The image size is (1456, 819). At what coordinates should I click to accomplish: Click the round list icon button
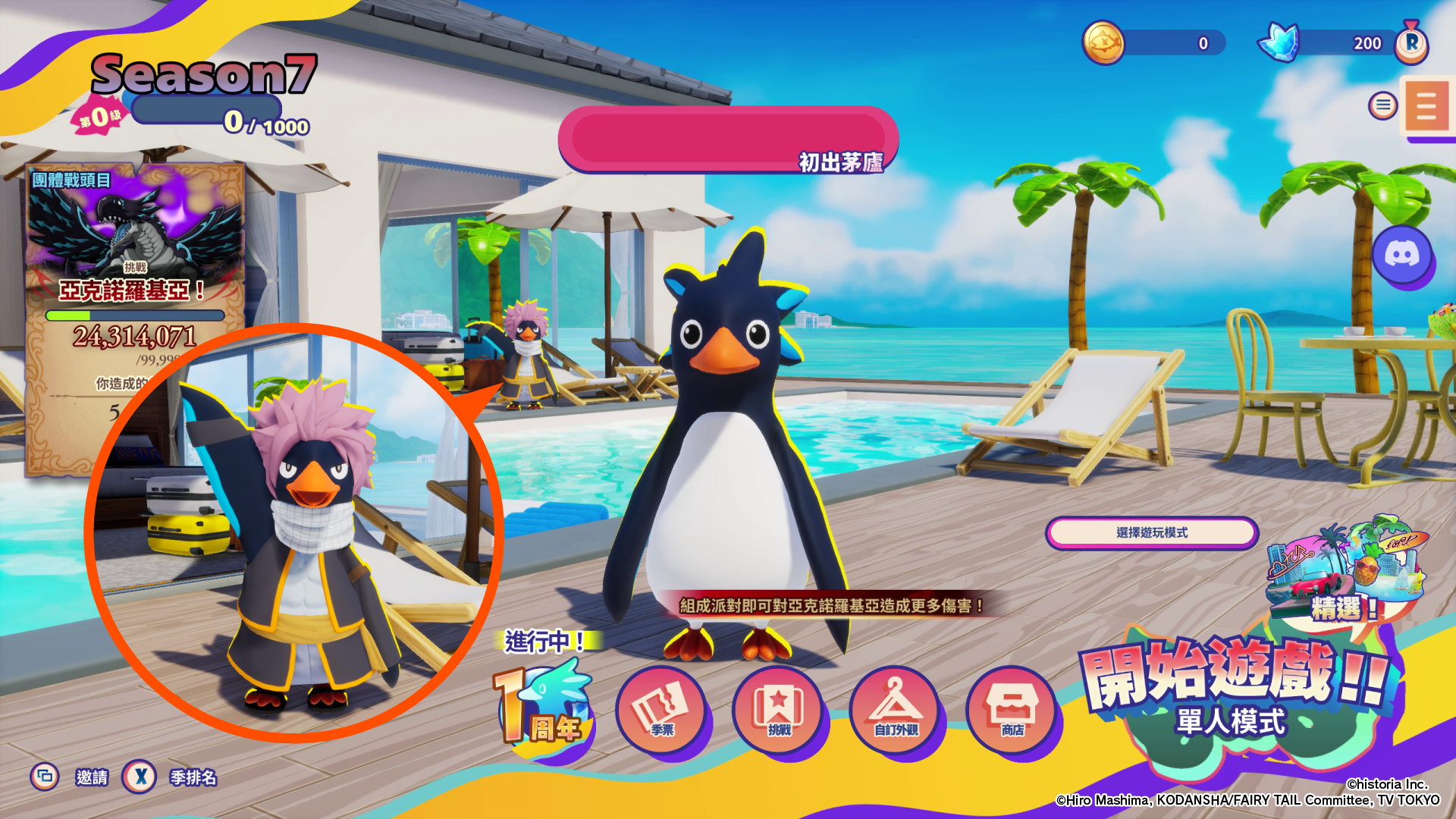click(x=1382, y=105)
